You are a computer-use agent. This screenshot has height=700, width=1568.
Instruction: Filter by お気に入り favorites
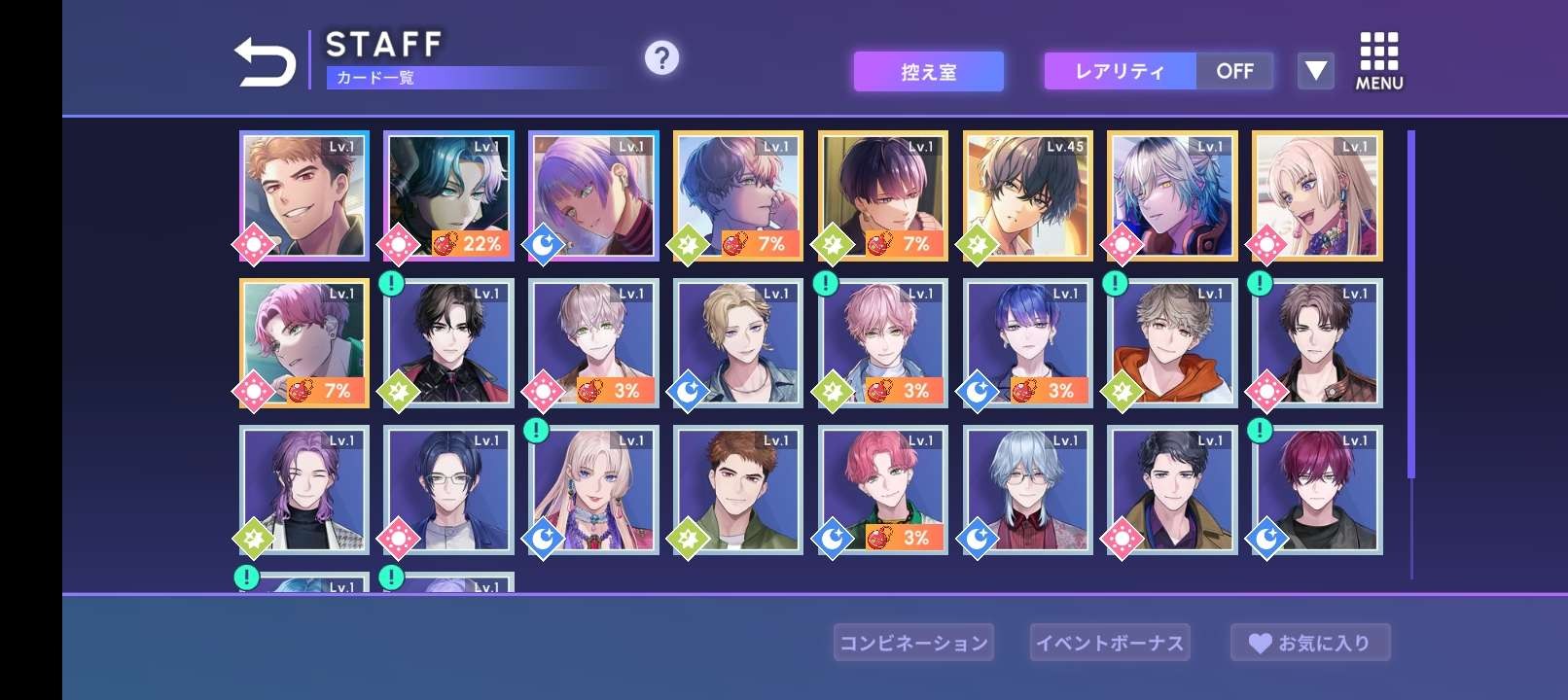[x=1310, y=643]
